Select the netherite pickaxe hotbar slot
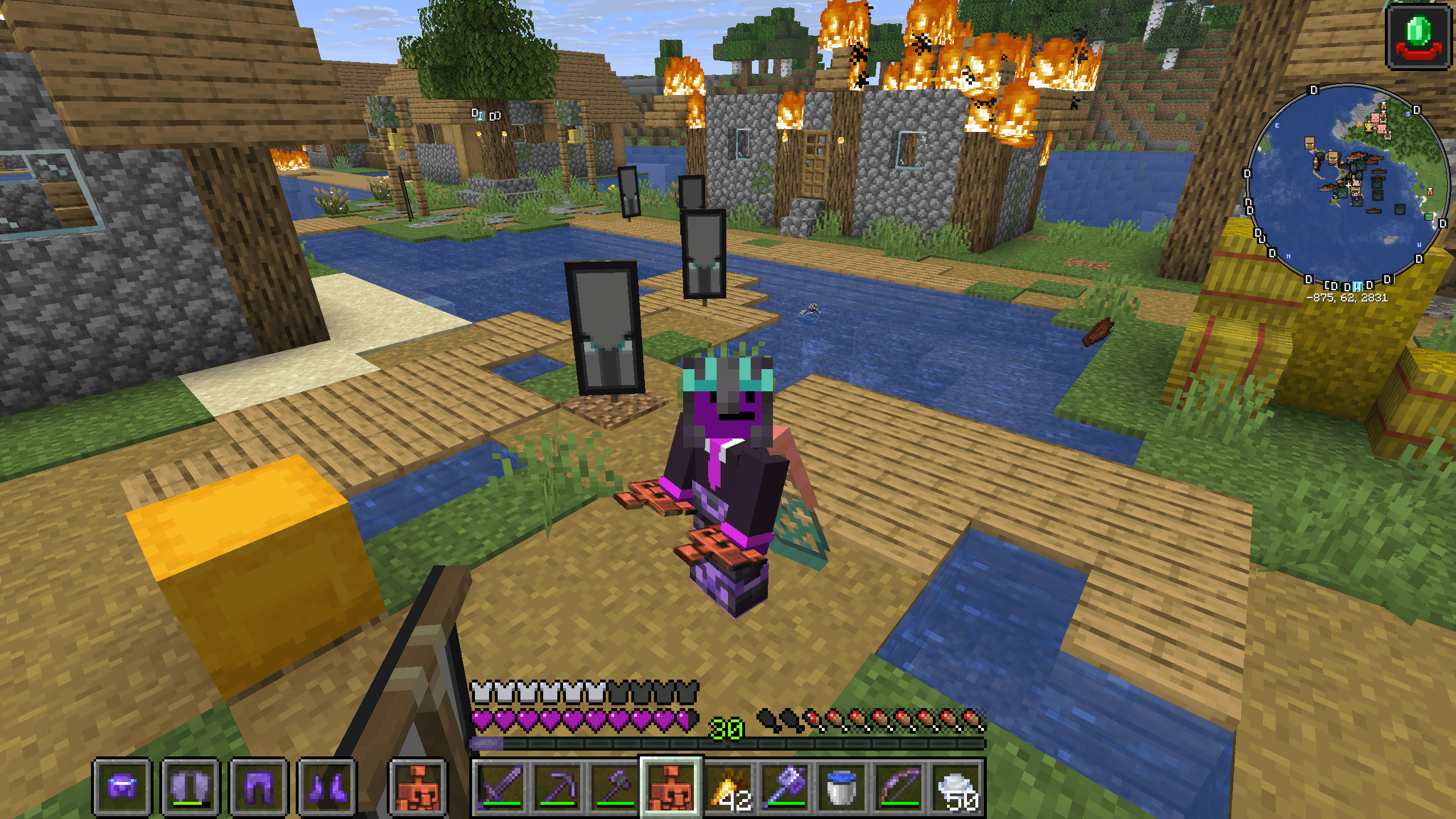The image size is (1456, 819). tap(558, 787)
